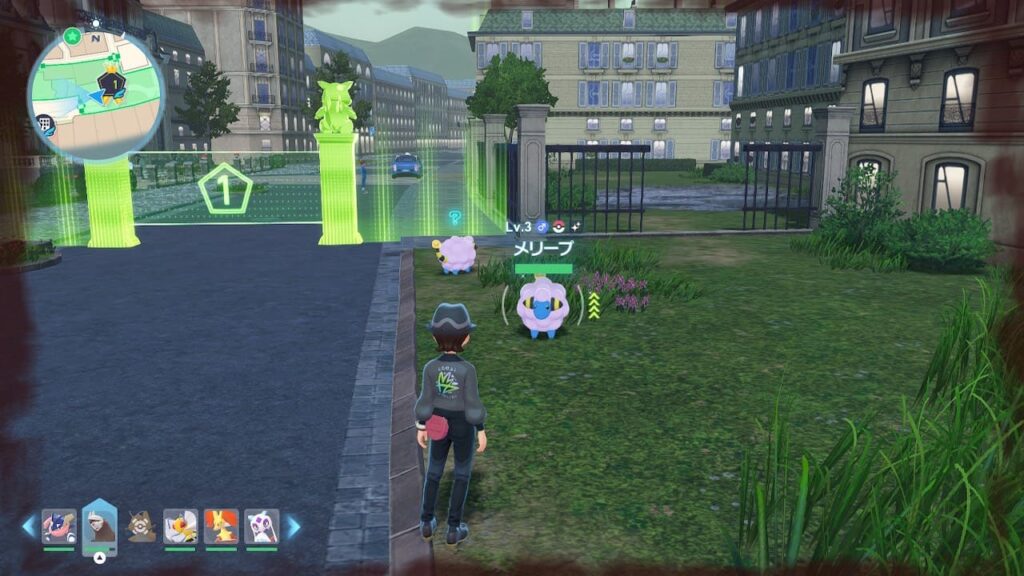The height and width of the screenshot is (576, 1024).
Task: Select the building icon on the minimap edge
Action: click(45, 124)
